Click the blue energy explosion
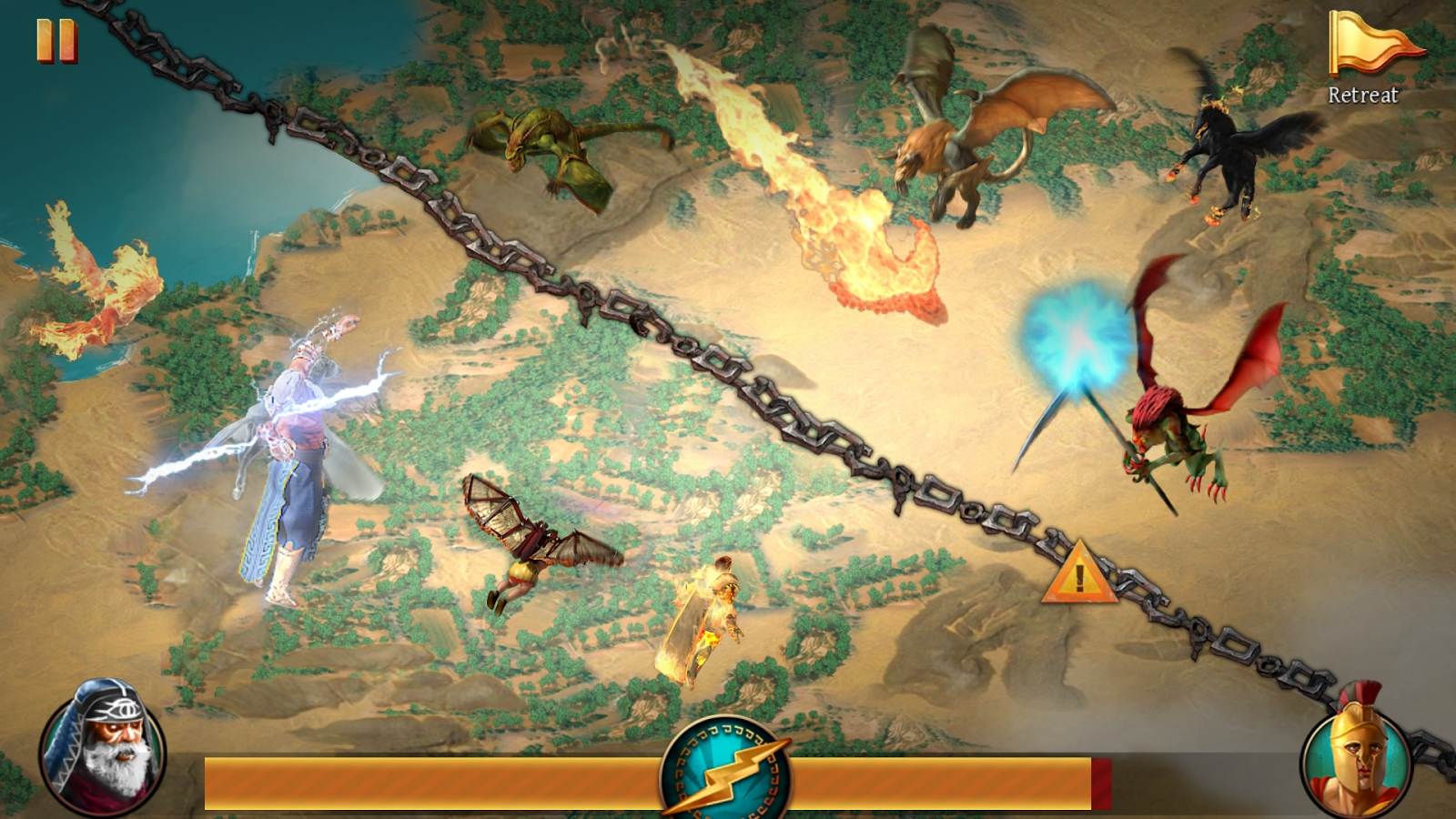This screenshot has width=1456, height=819. [x=1074, y=337]
